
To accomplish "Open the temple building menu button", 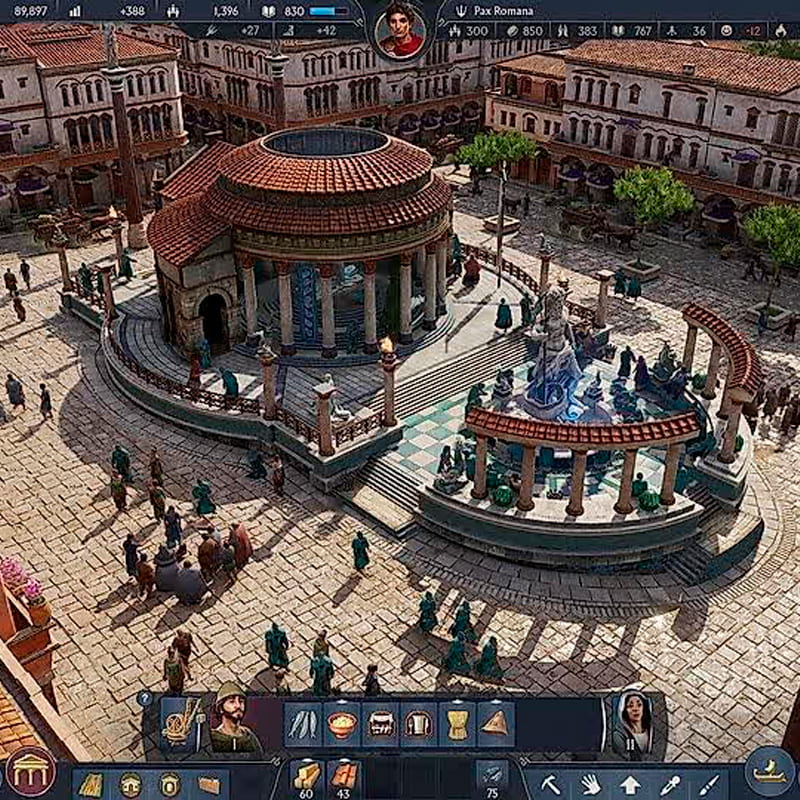I will coord(31,772).
